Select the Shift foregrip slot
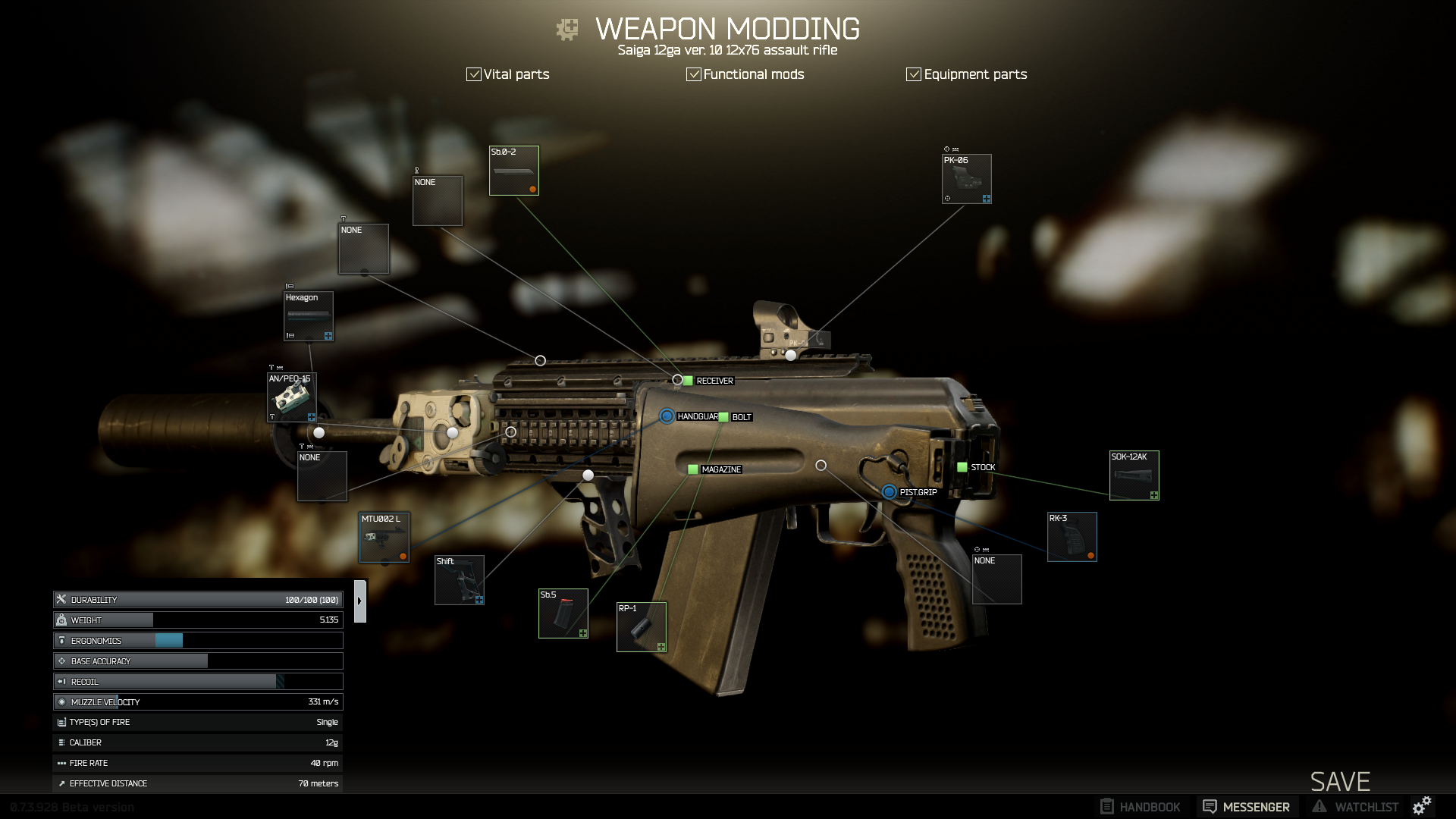 [460, 580]
